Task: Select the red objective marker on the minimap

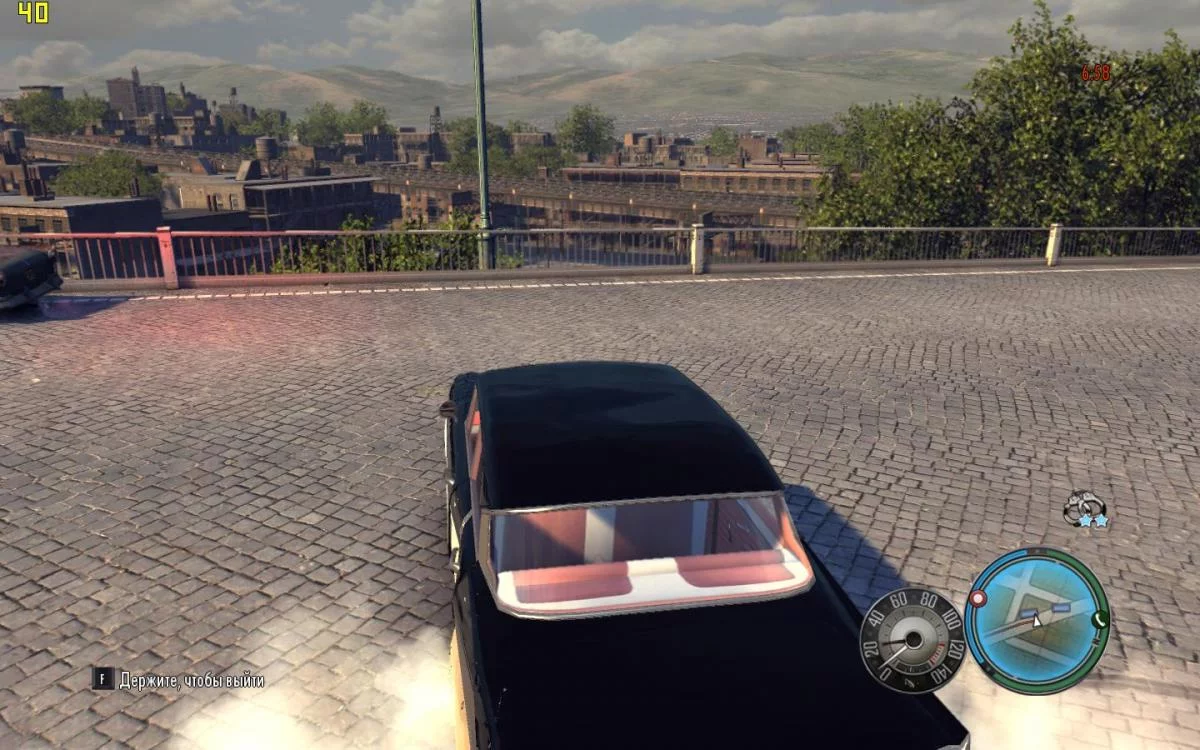Action: point(978,598)
